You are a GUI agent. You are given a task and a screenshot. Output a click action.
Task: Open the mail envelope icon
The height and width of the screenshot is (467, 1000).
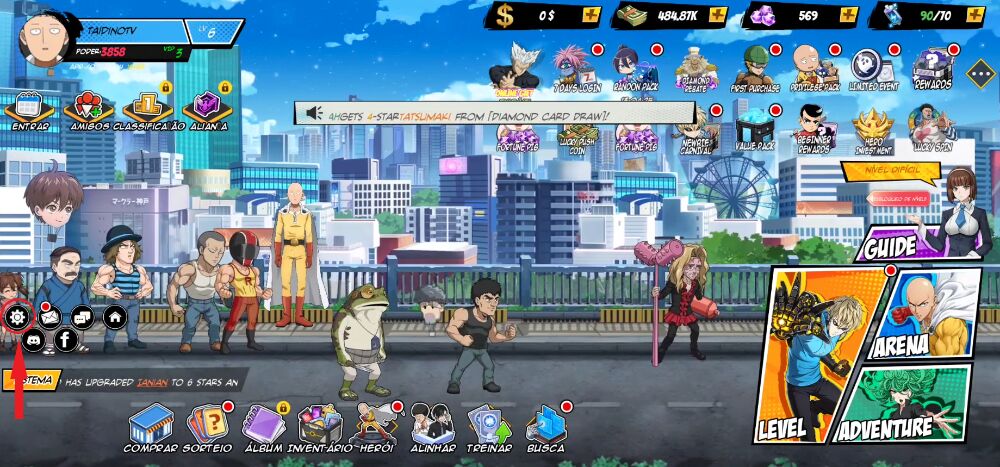pos(49,318)
